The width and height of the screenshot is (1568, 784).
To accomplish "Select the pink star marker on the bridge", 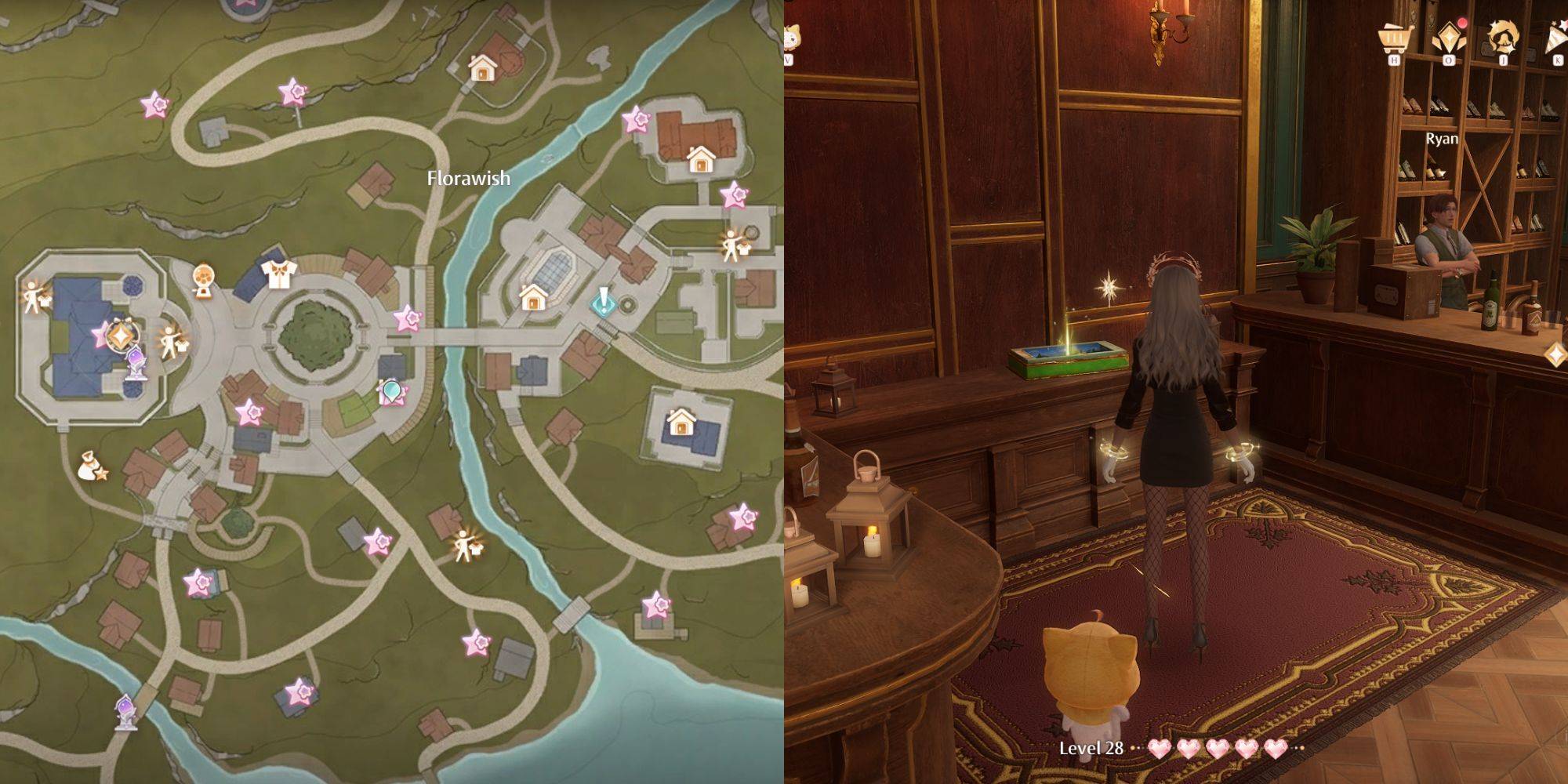I will click(408, 319).
